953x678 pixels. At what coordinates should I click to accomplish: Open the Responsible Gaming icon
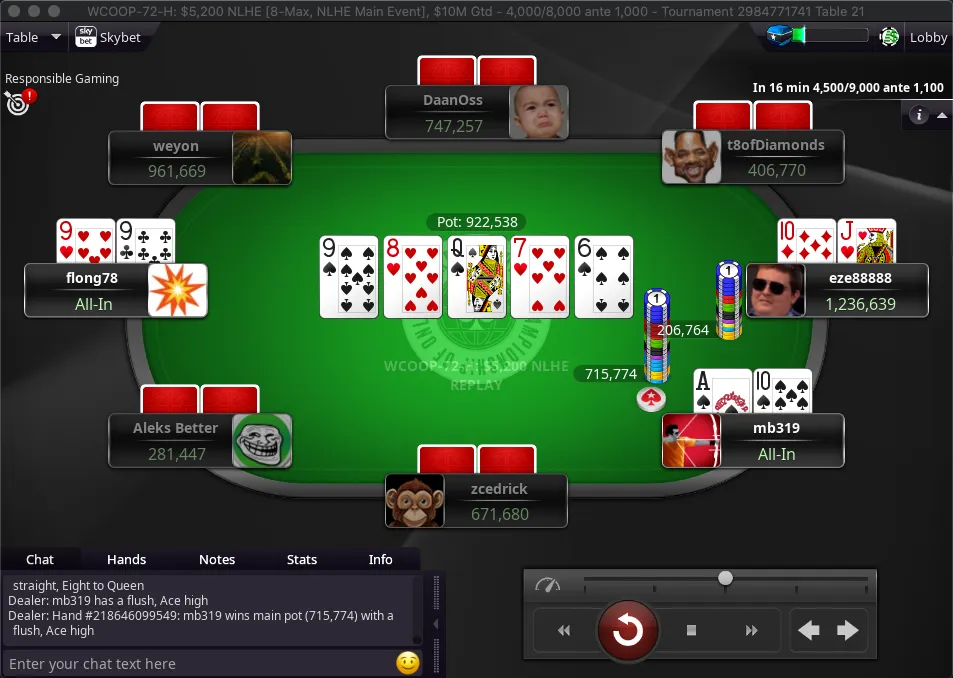click(x=18, y=101)
